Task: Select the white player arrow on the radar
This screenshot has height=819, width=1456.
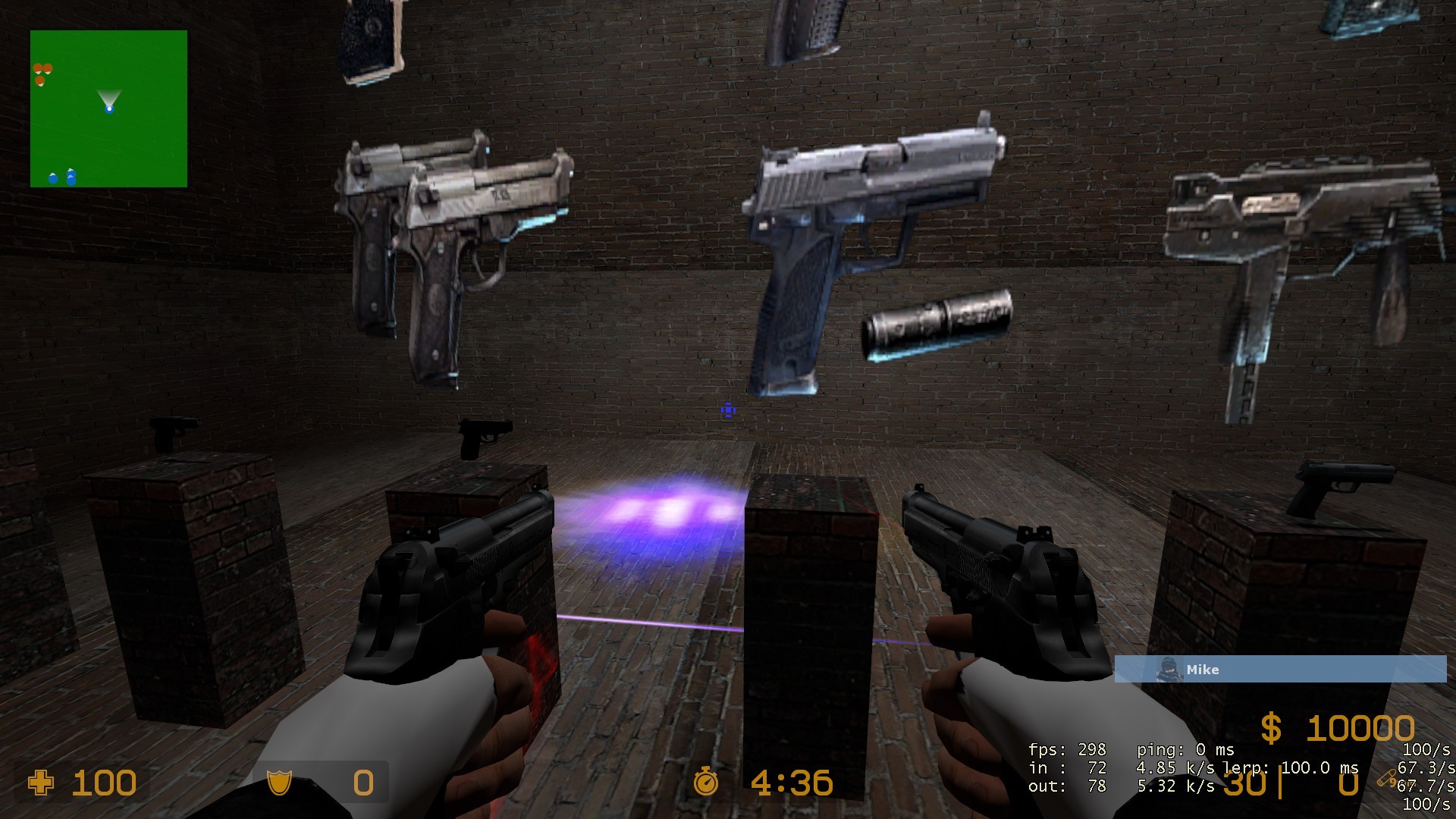Action: (x=109, y=99)
